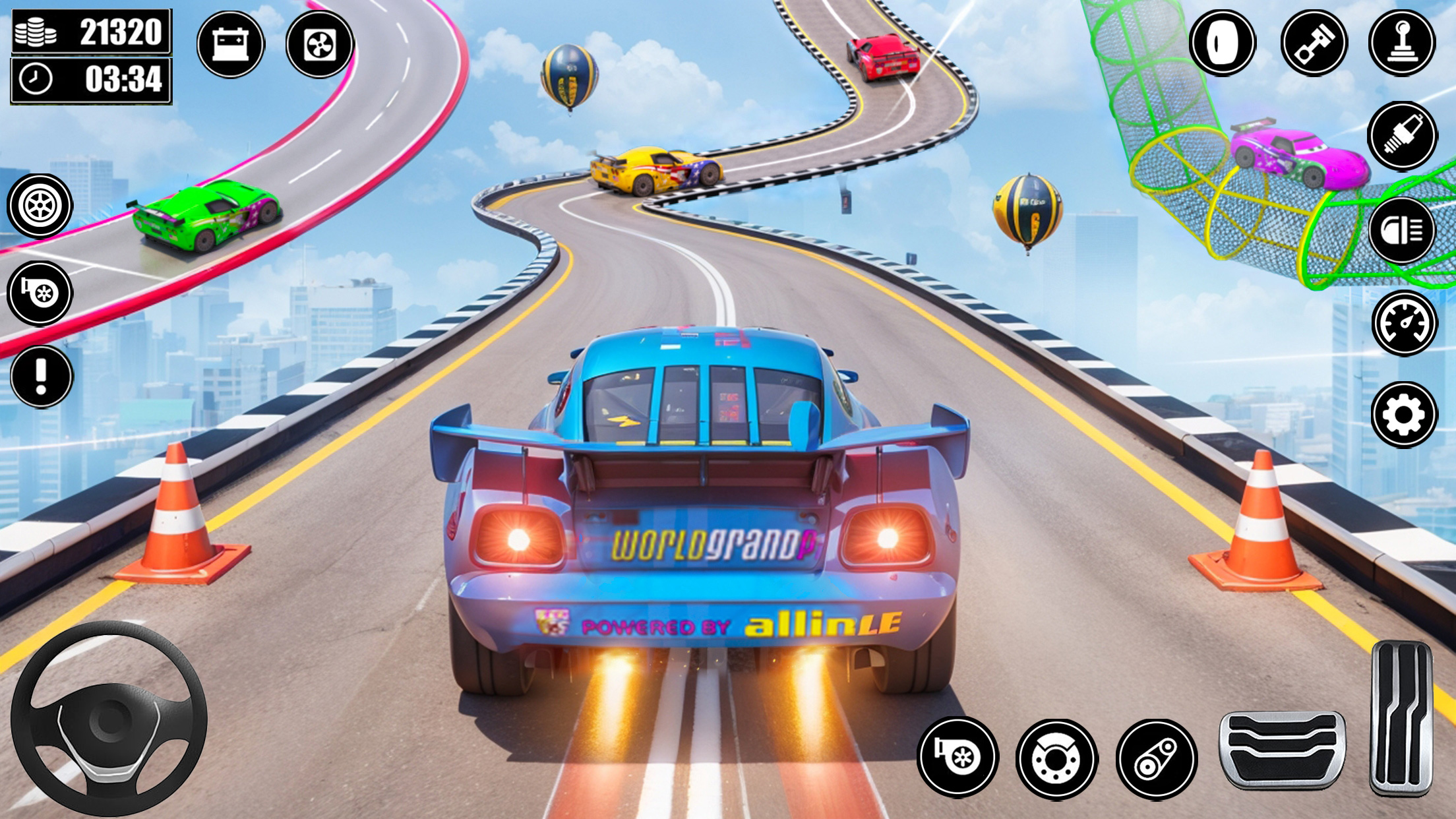
Task: Activate the spark plug icon
Action: pyautogui.click(x=1402, y=136)
